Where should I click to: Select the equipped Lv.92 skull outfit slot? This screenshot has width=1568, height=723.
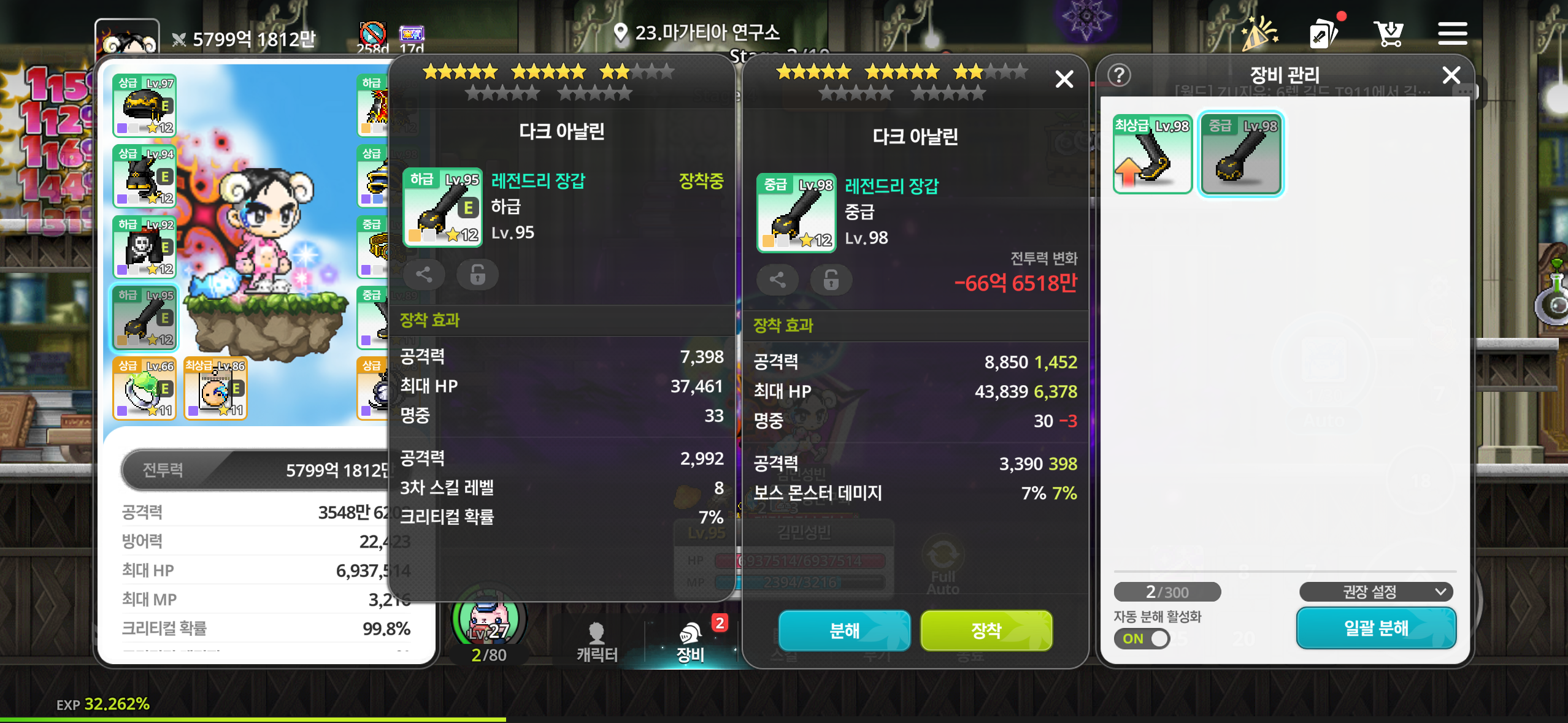[145, 247]
